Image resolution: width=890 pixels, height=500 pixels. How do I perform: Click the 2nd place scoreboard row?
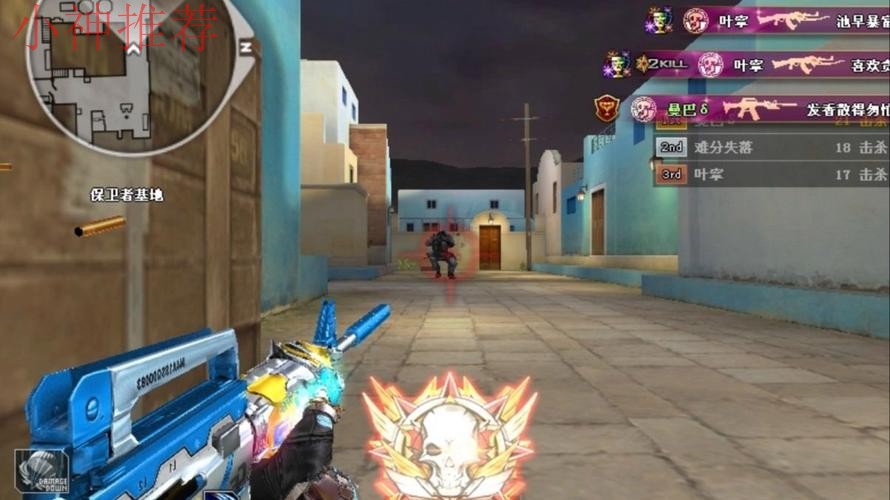770,148
